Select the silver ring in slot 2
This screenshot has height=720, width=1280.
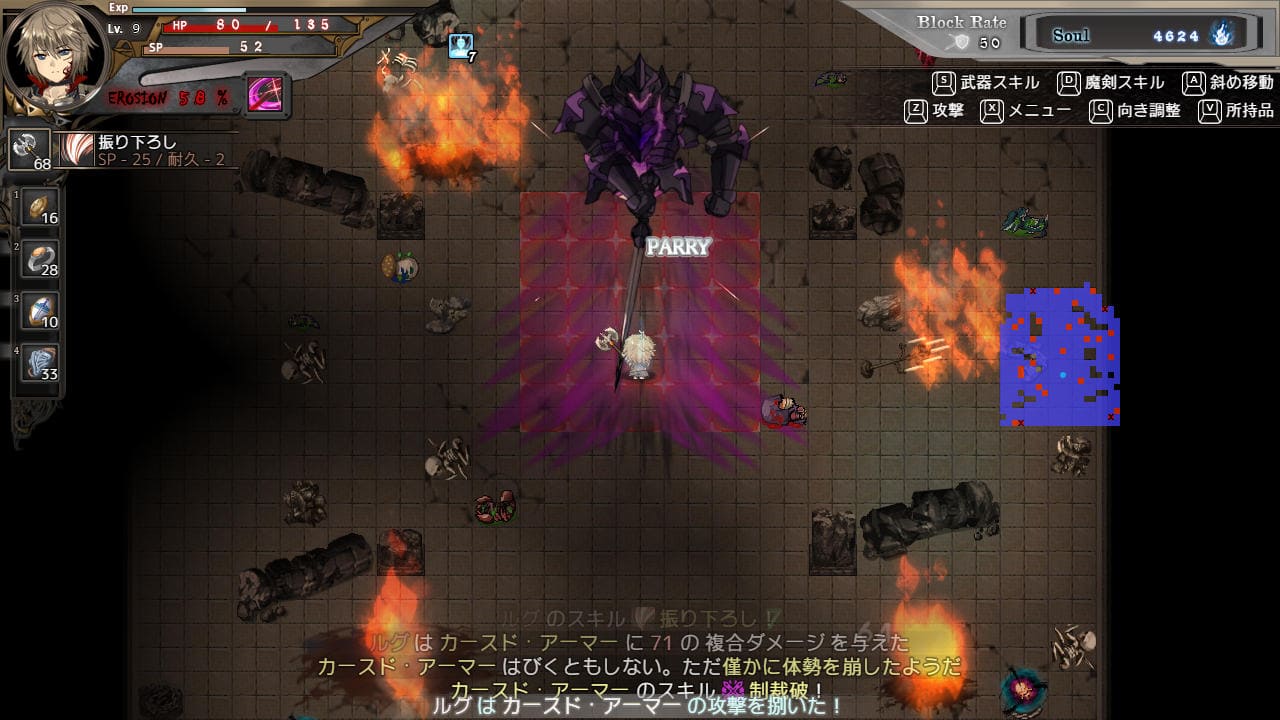[40, 258]
